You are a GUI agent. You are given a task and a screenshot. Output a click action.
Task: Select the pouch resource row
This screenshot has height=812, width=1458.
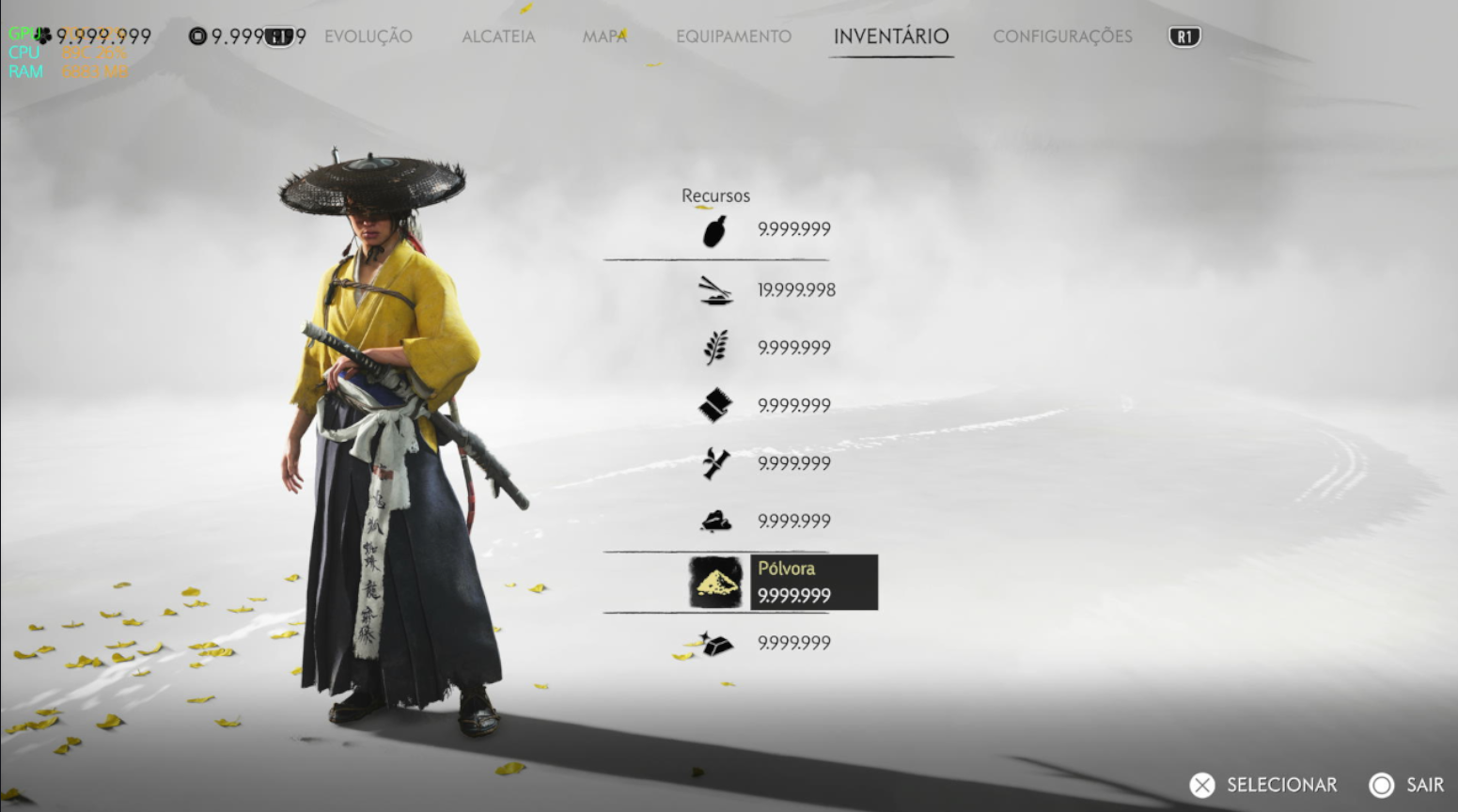click(716, 230)
